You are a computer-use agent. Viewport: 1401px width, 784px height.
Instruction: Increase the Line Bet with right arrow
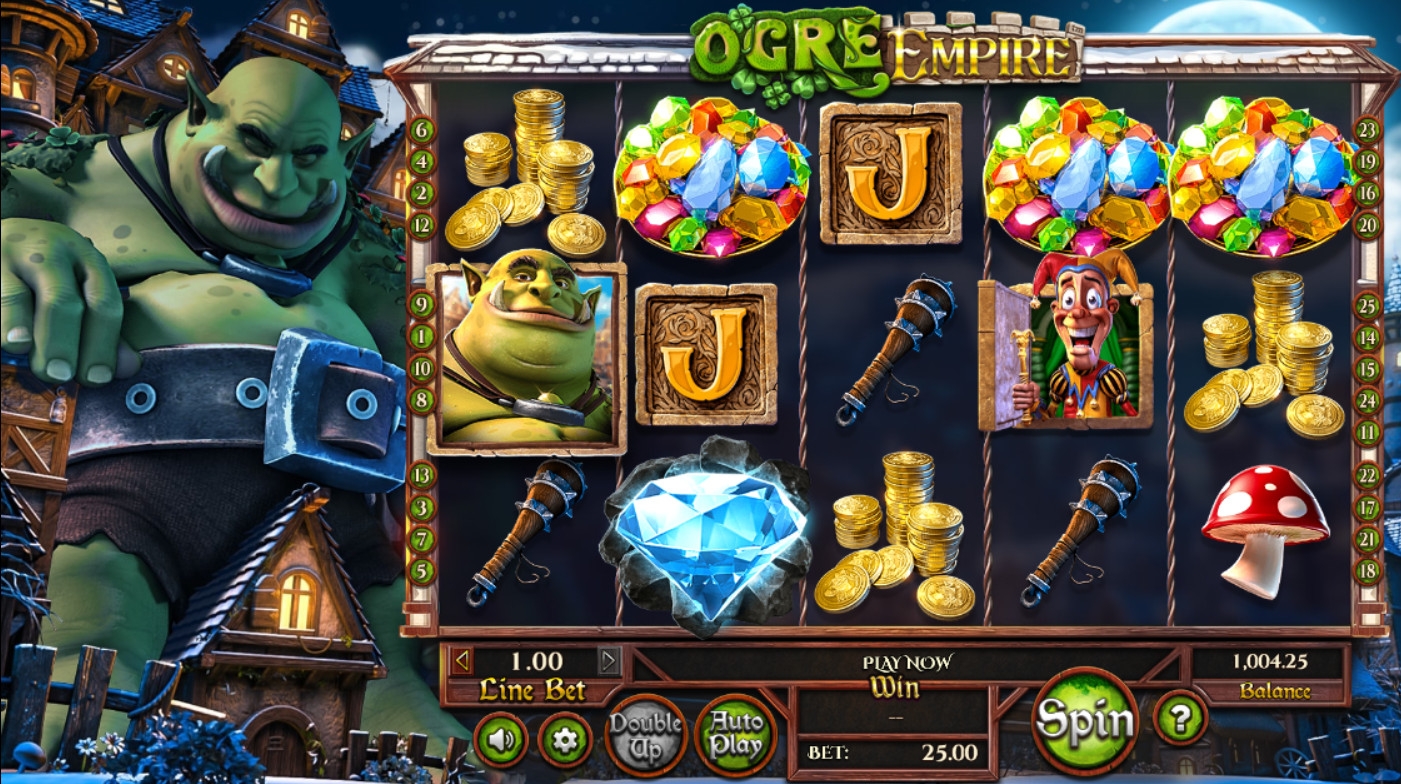pyautogui.click(x=609, y=660)
